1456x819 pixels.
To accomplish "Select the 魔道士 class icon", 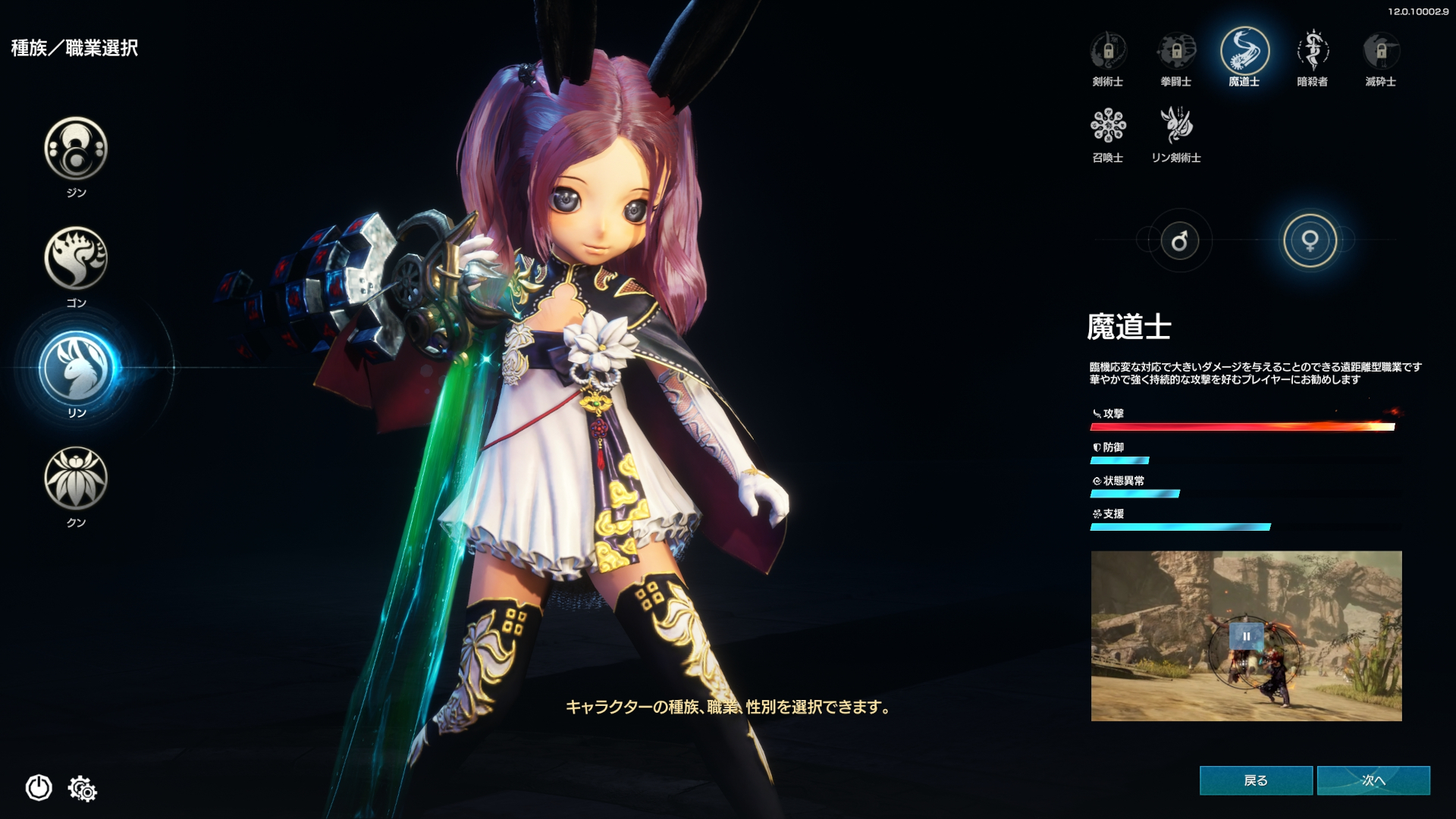I will coord(1244,52).
